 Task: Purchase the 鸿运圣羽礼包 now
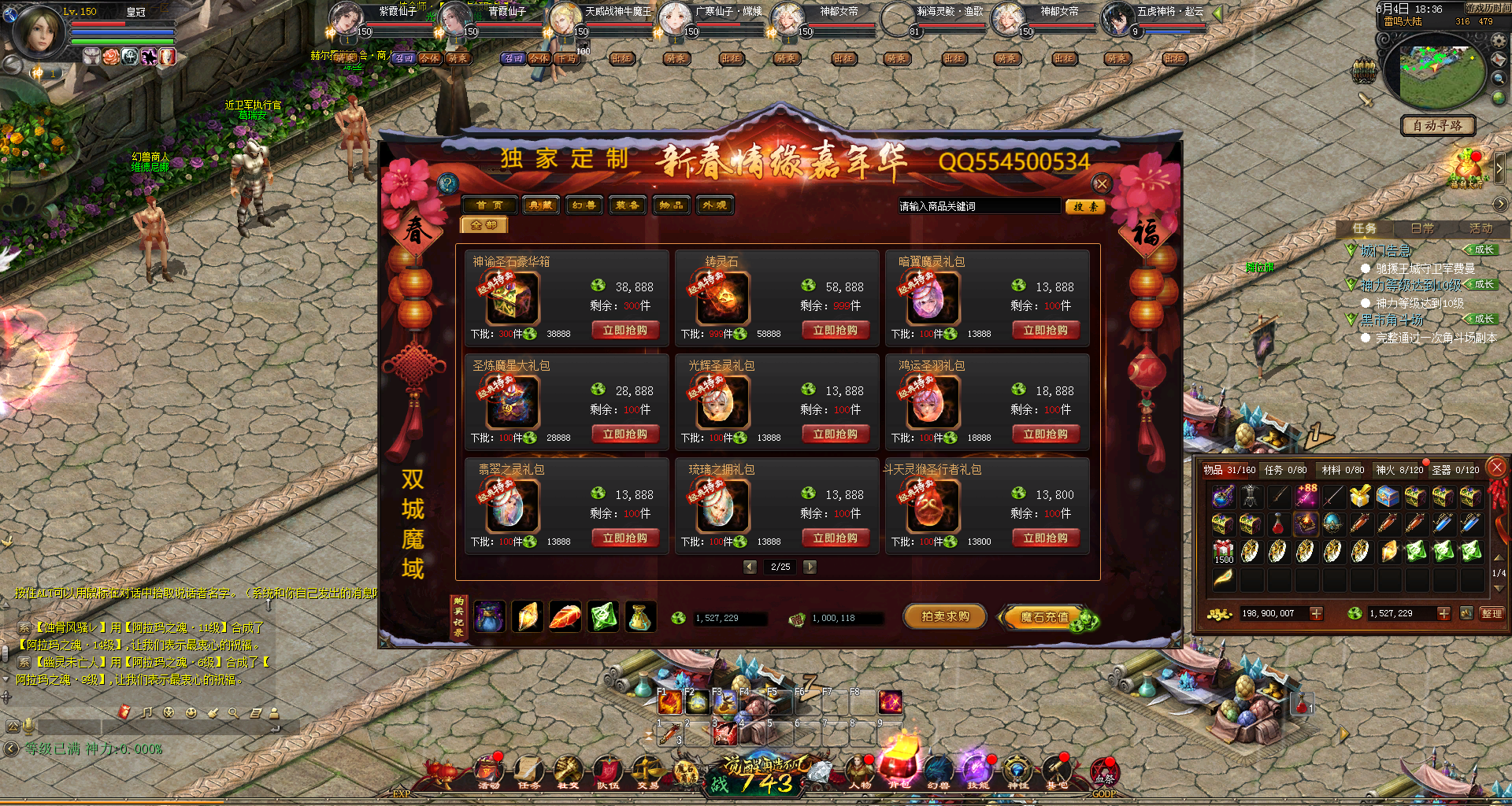point(1046,434)
